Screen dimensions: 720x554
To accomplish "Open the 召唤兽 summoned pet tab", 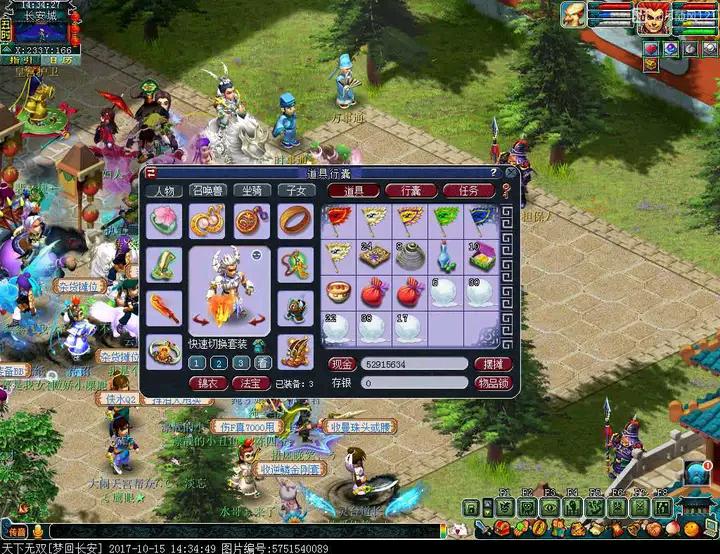I will (208, 190).
